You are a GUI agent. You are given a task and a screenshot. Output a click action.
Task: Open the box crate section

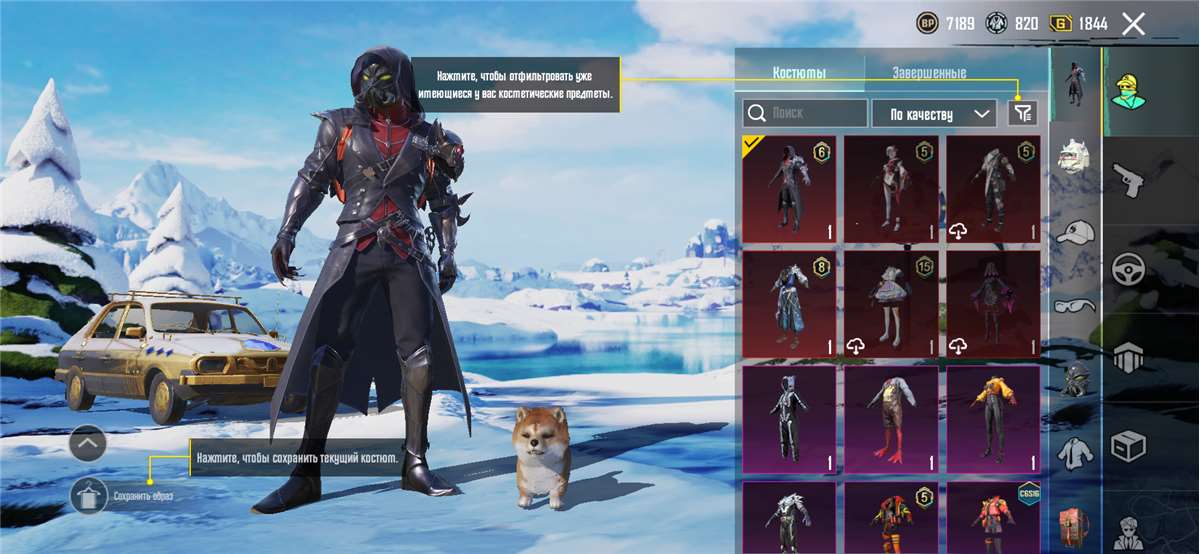pos(1129,446)
